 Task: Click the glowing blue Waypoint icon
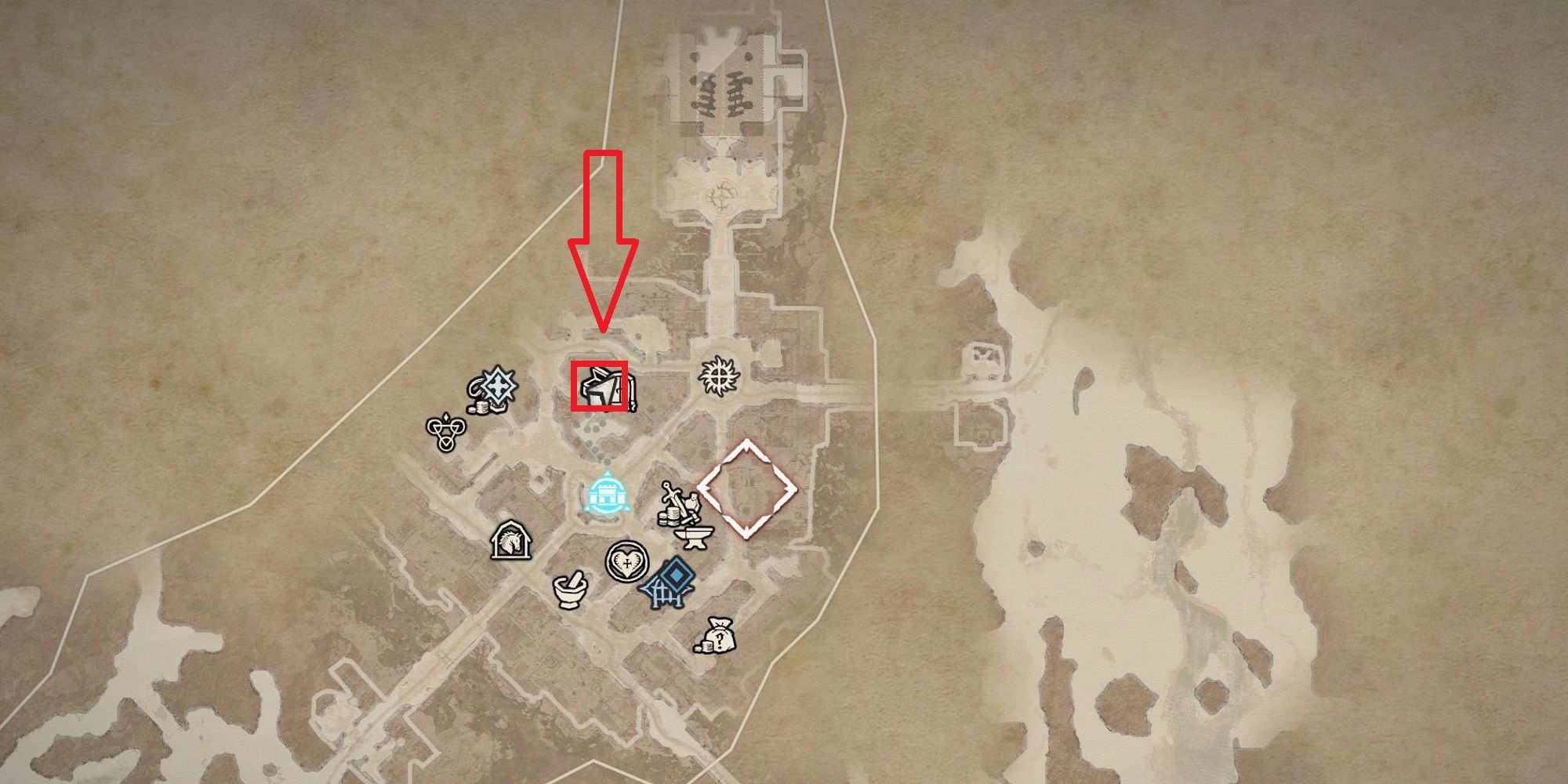(x=607, y=494)
